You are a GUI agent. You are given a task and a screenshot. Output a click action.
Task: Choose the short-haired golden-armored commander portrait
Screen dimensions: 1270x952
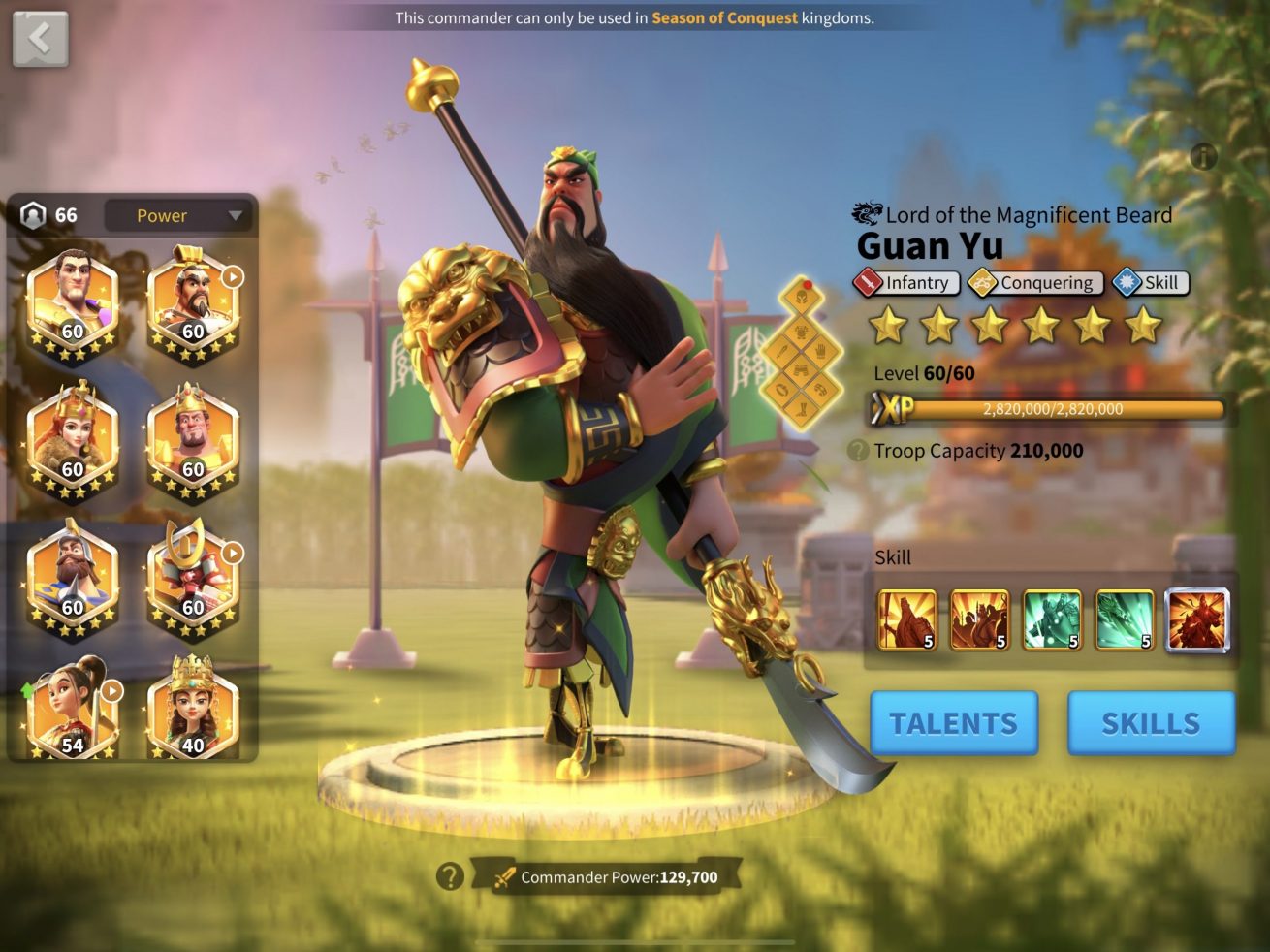point(72,301)
